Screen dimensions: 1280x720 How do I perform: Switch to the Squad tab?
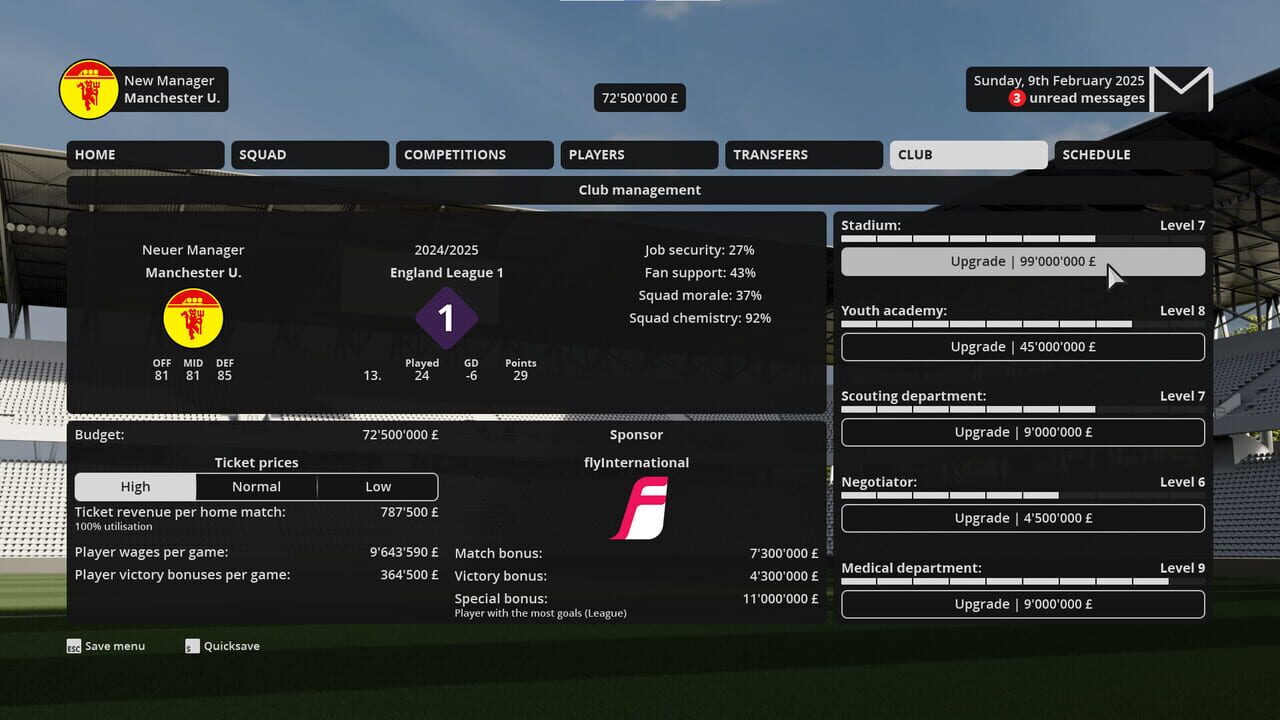[x=309, y=154]
